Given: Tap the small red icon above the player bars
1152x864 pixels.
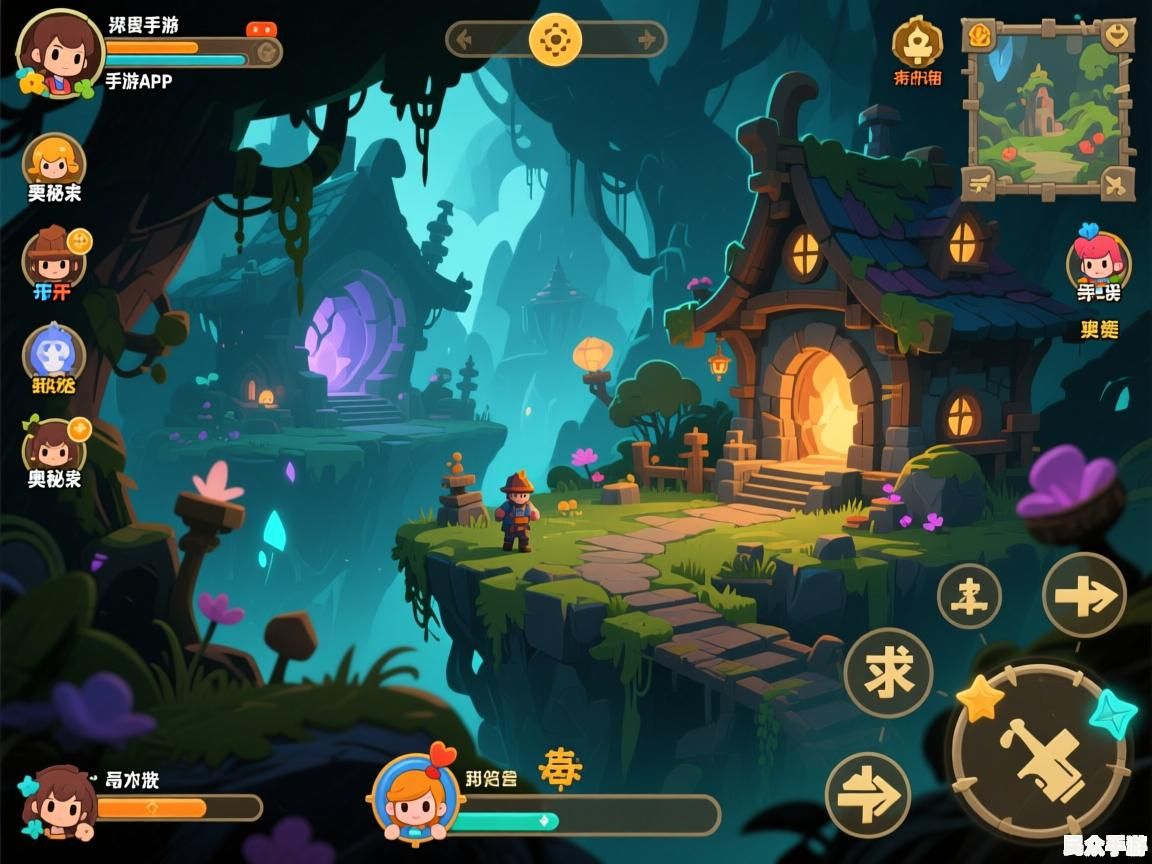Looking at the screenshot, I should click(260, 29).
